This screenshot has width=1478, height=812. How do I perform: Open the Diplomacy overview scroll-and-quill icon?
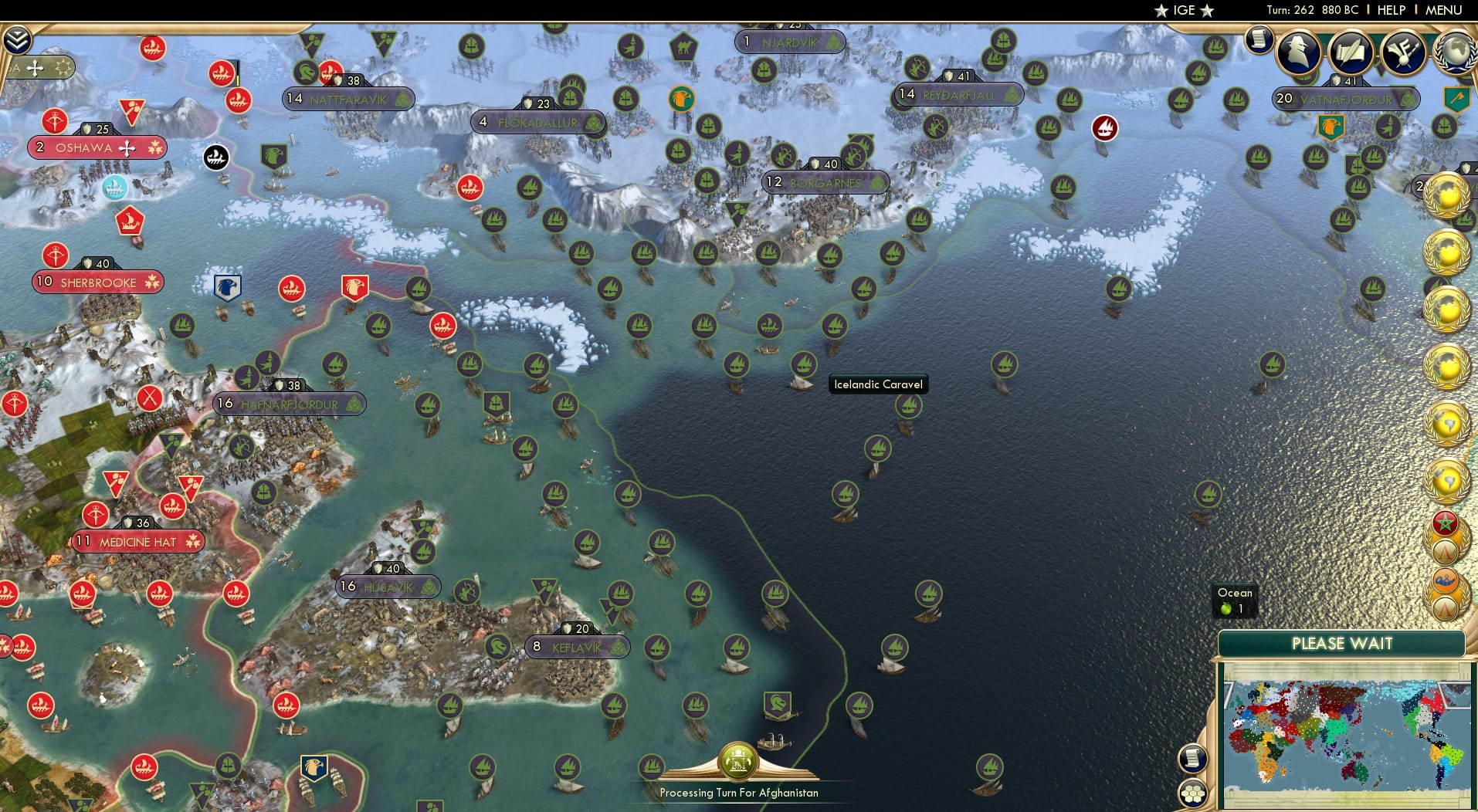coord(1352,52)
